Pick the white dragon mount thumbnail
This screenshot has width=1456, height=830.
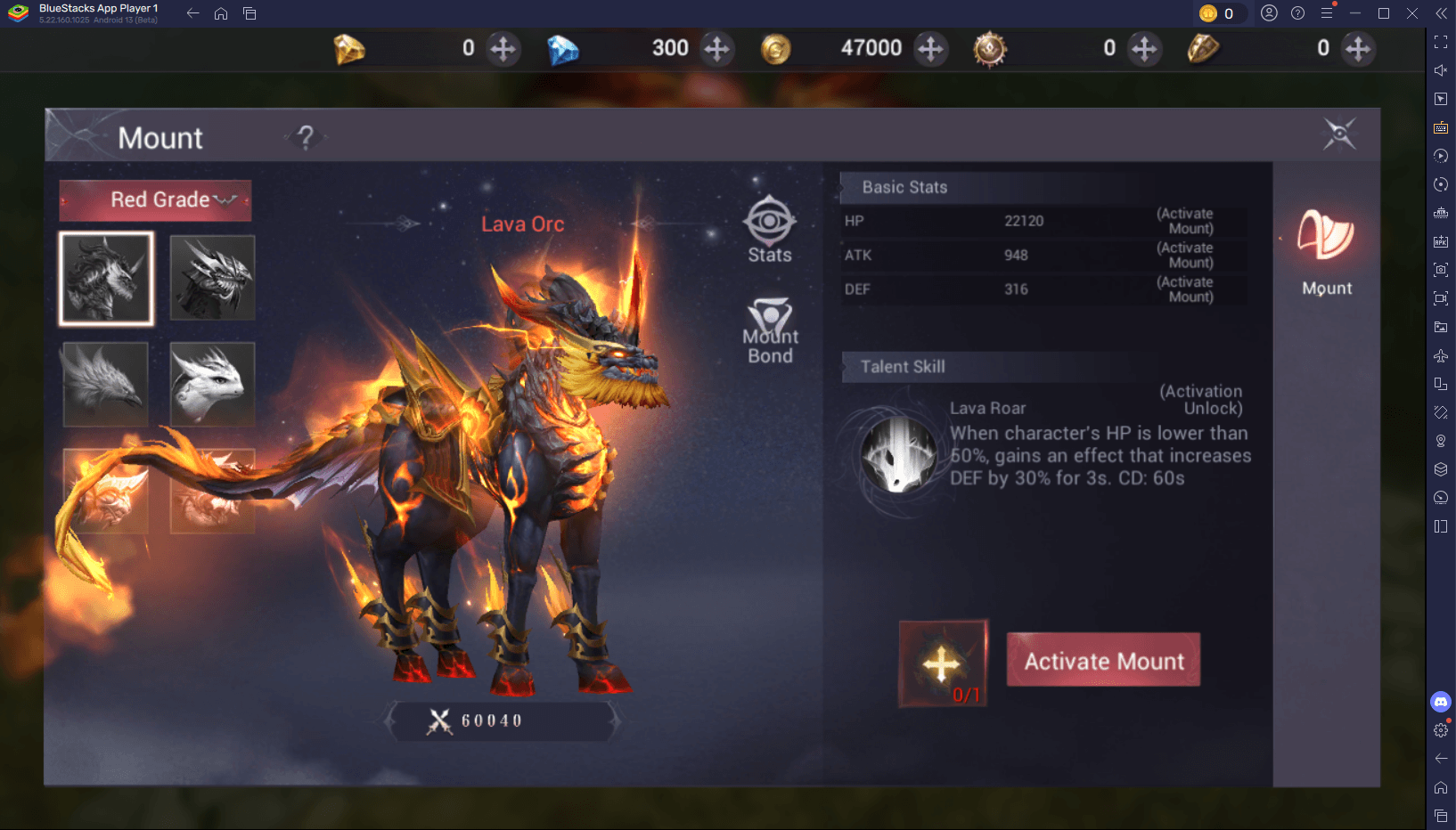[x=213, y=385]
